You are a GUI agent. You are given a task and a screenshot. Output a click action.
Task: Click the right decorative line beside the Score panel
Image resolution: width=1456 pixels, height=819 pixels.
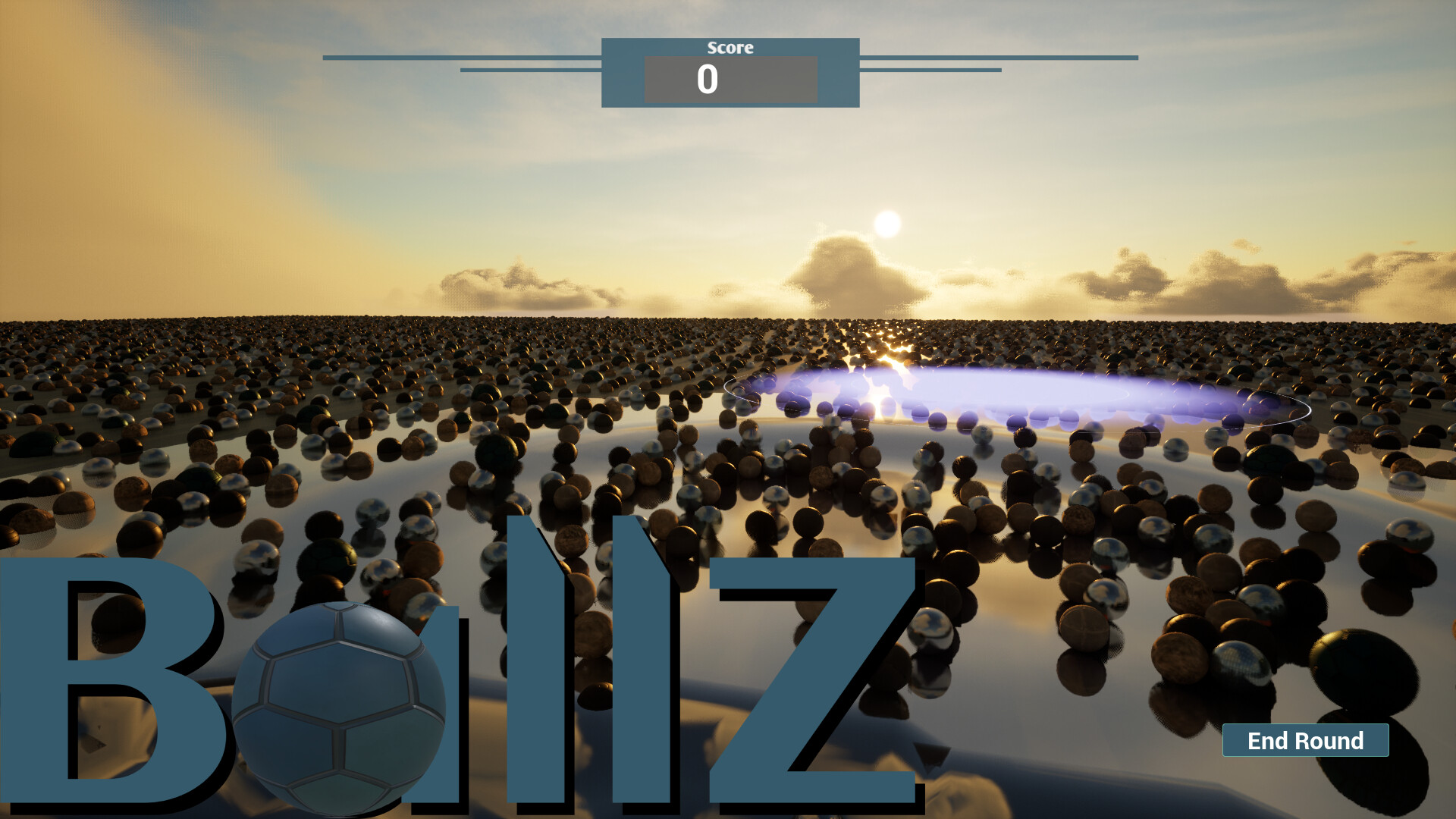point(1001,56)
